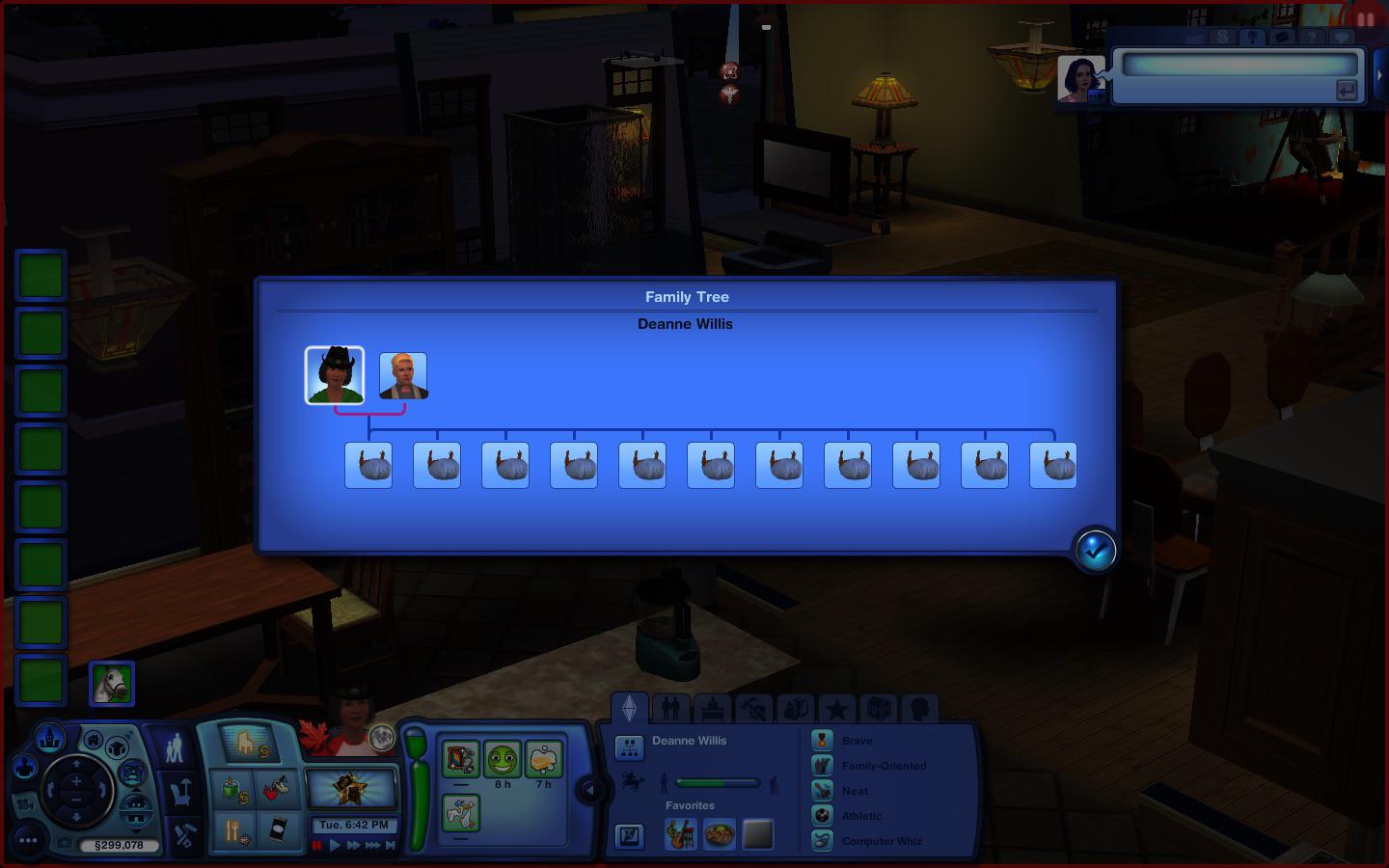
Task: Switch to the Simology plumbob tab
Action: (x=631, y=709)
